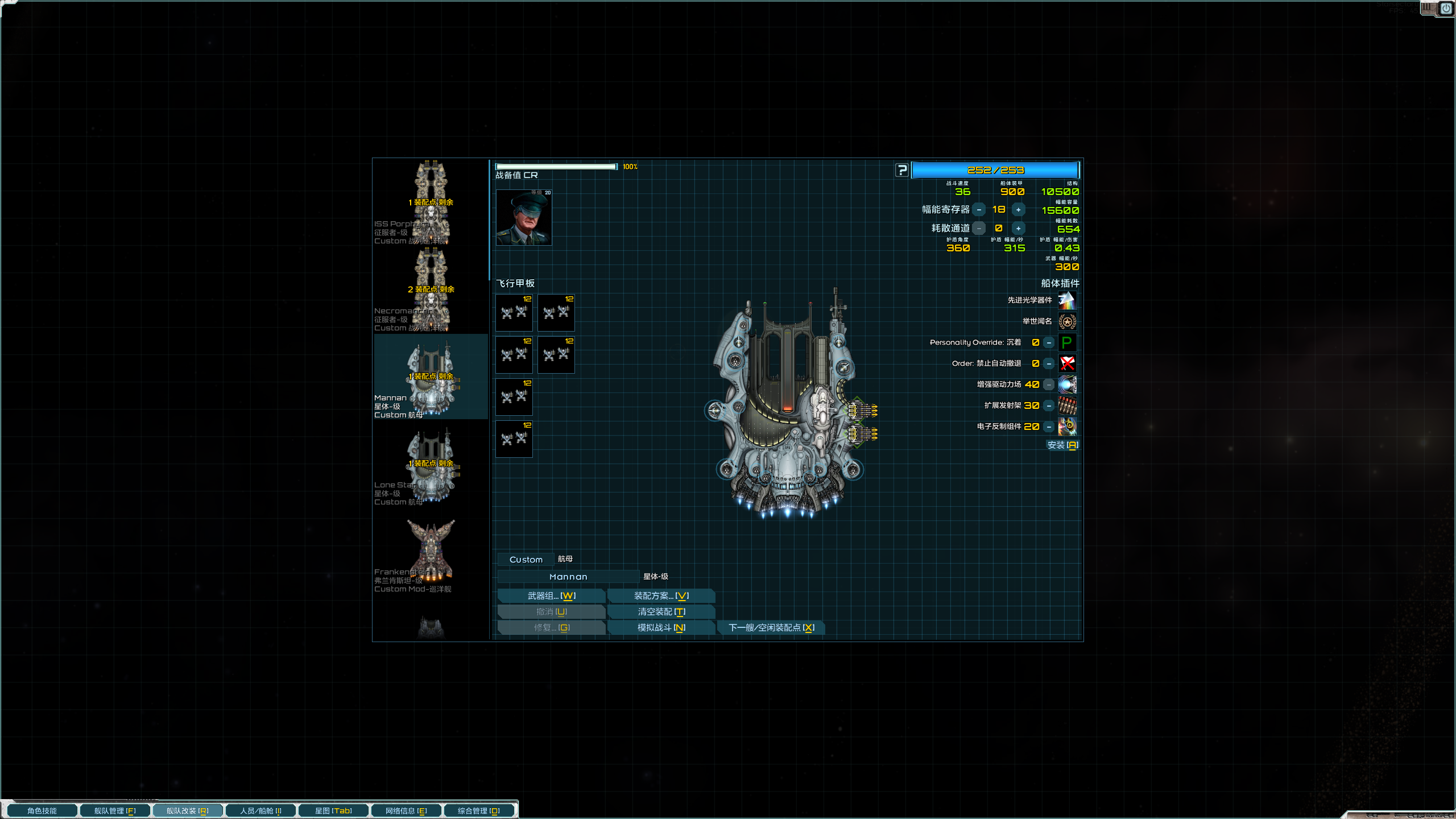Remove the 电子反制组件 hullmod via minus button
Viewport: 1456px width, 819px height.
pyautogui.click(x=1049, y=427)
